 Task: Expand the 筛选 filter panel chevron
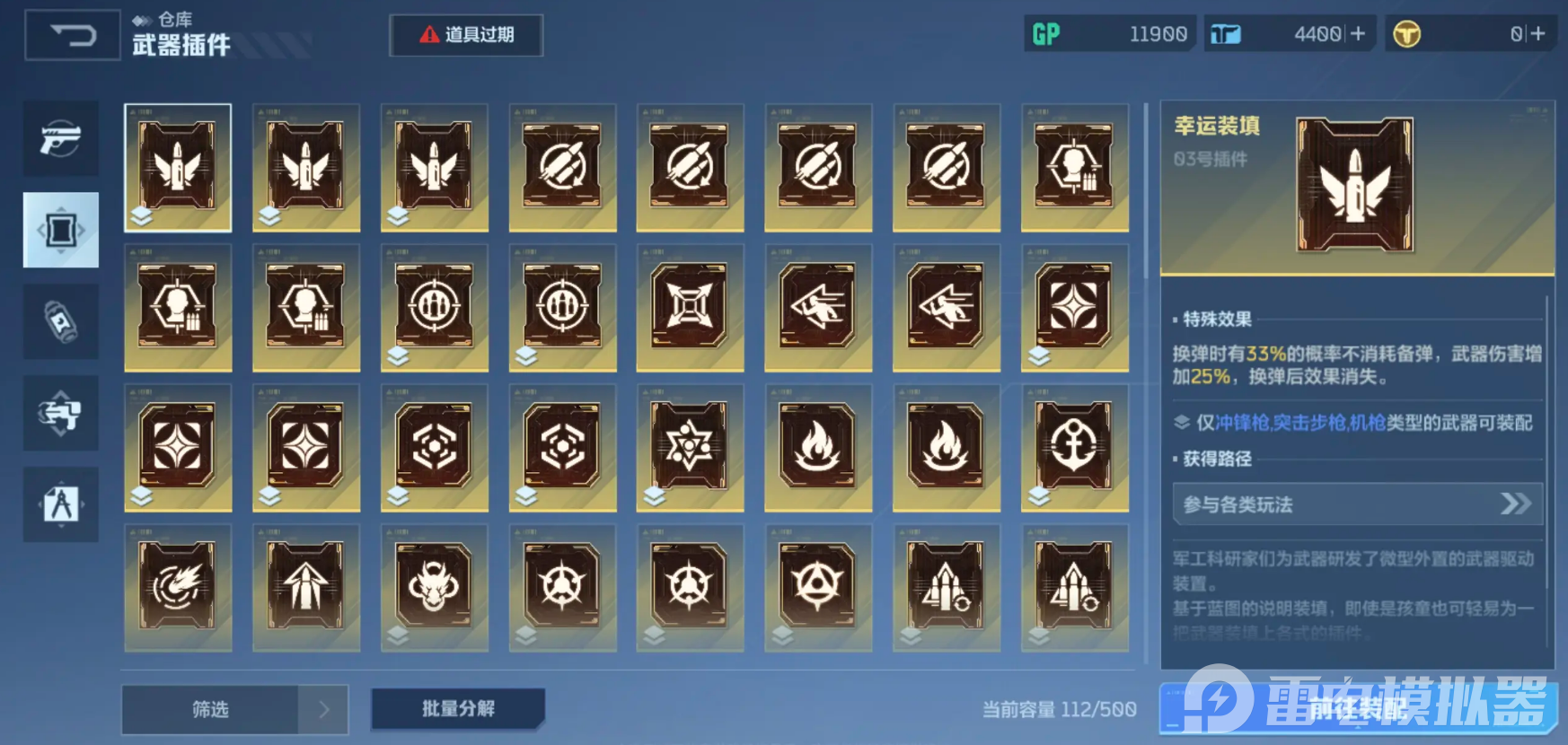point(325,709)
